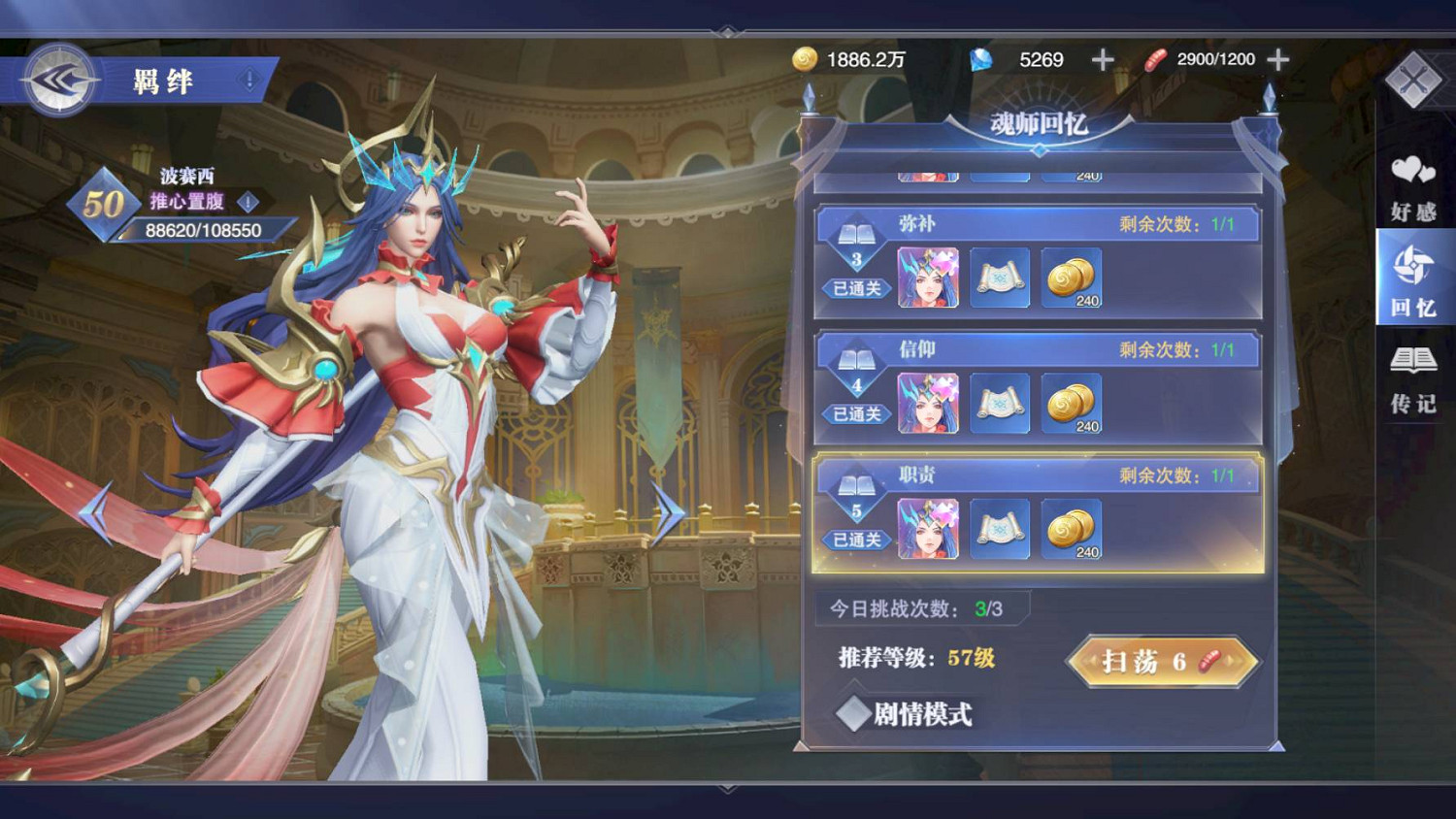
Task: Tap plus to purchase more diamonds
Action: pos(1102,59)
